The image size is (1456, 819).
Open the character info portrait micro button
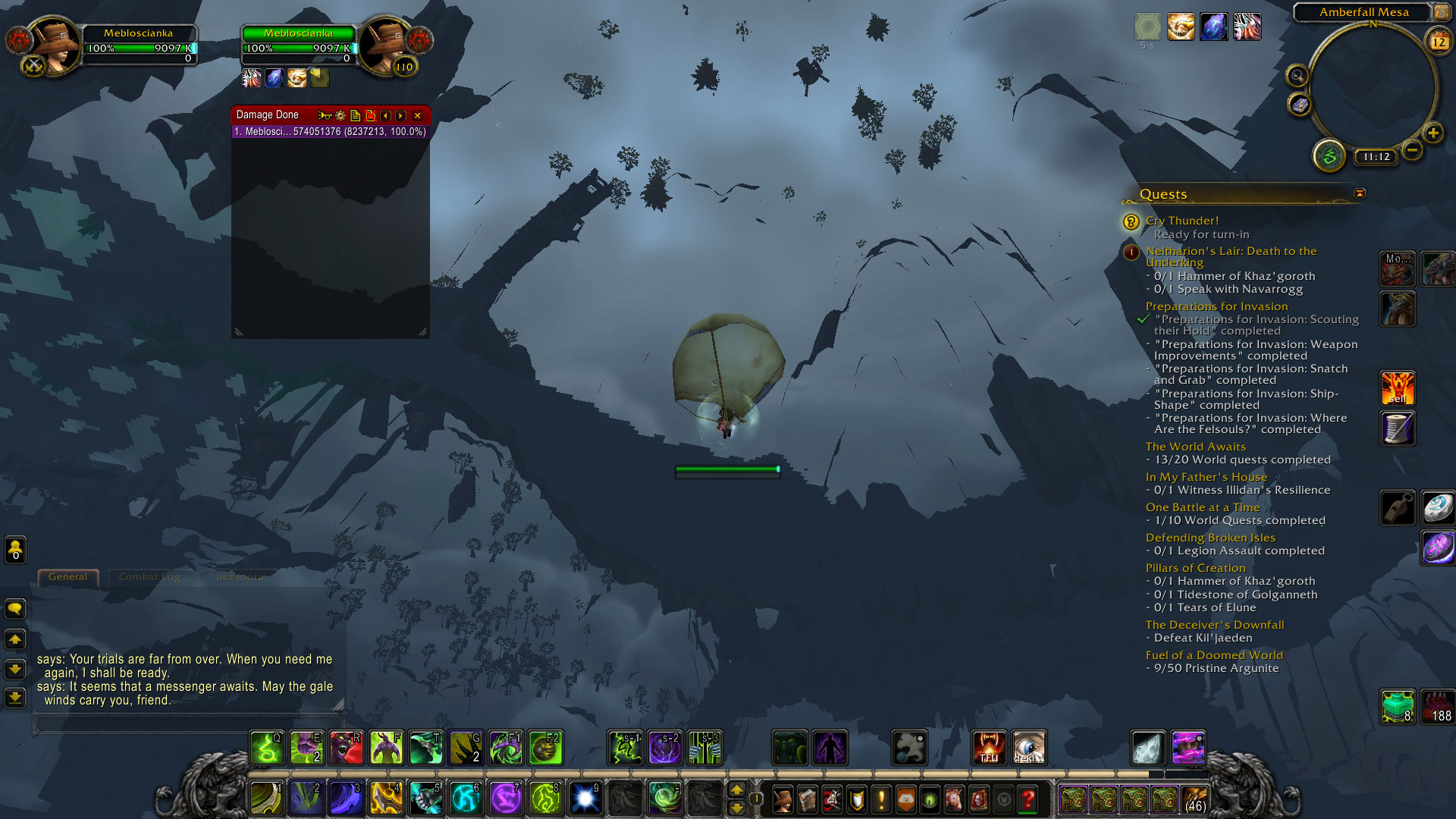click(x=783, y=799)
